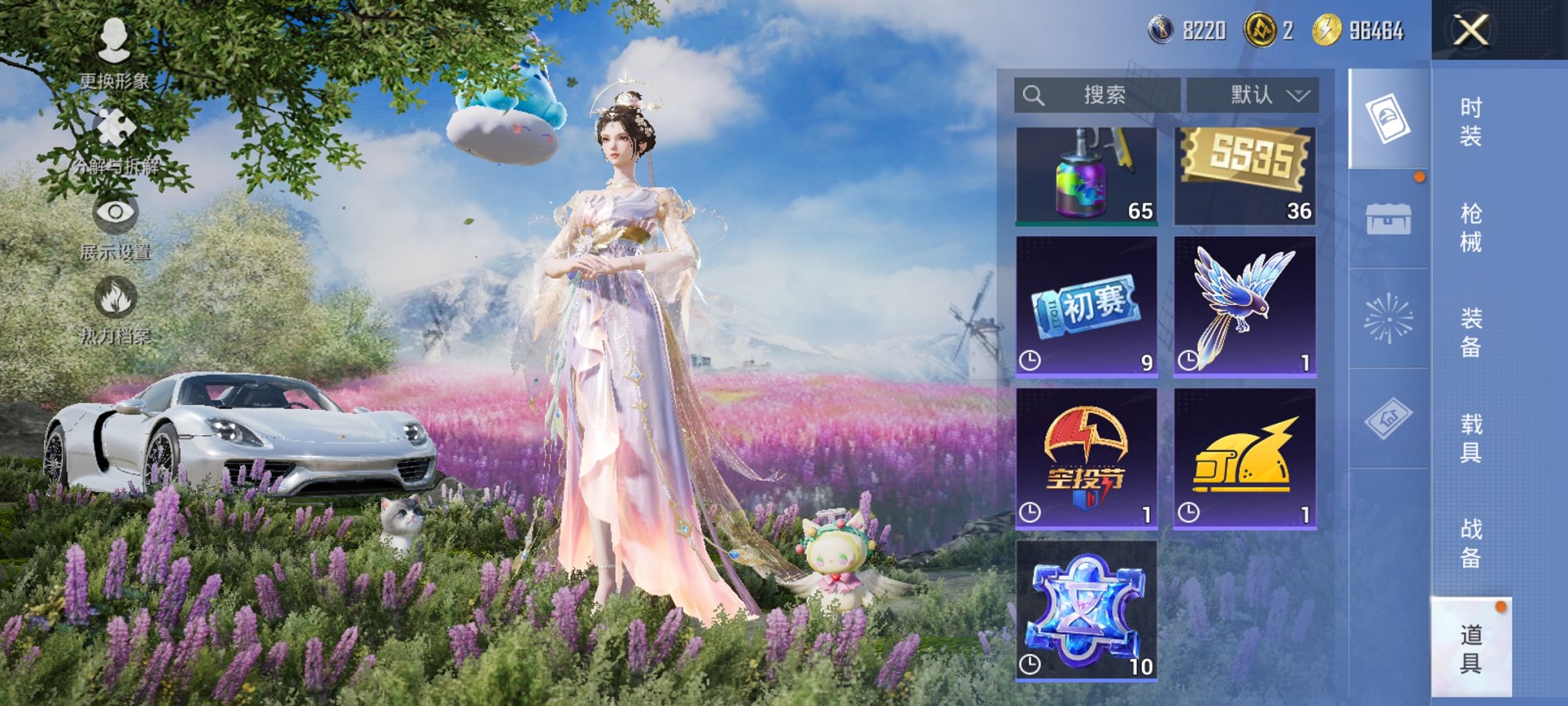Select the SS35 golden ticket item
Screen dimensions: 1568x706
[x=1244, y=173]
